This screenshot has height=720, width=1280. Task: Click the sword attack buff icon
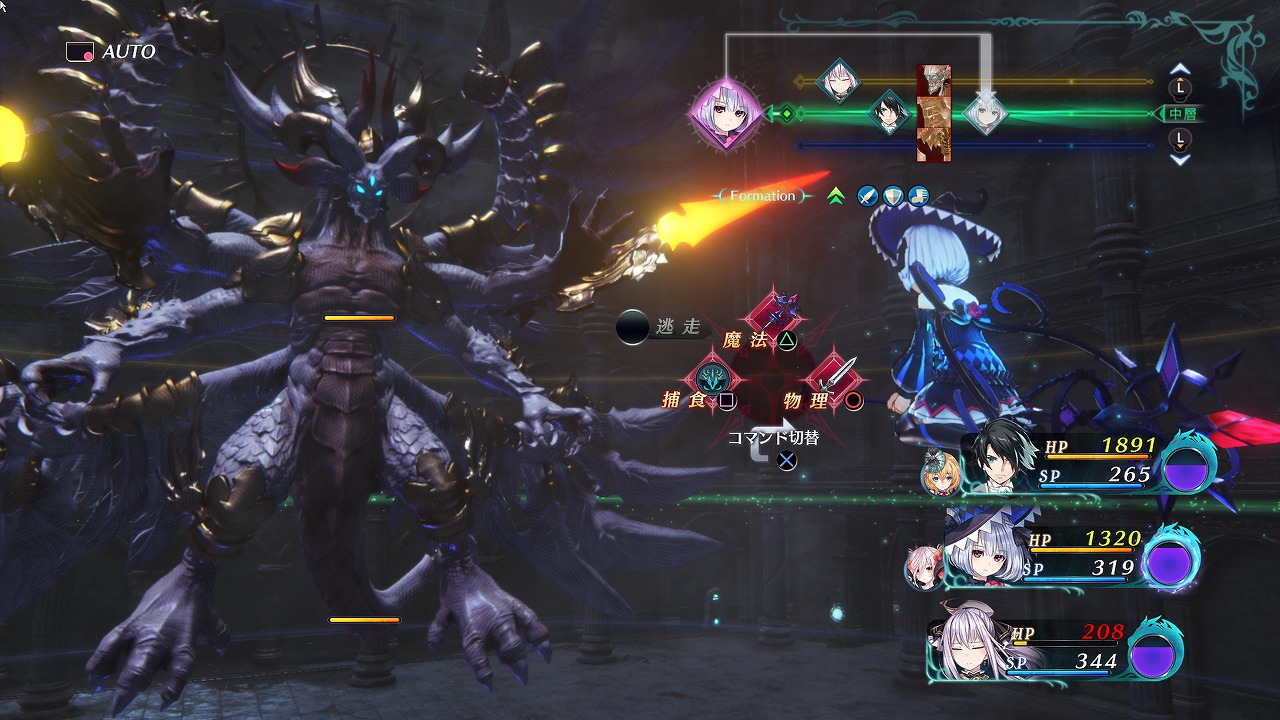coord(867,196)
